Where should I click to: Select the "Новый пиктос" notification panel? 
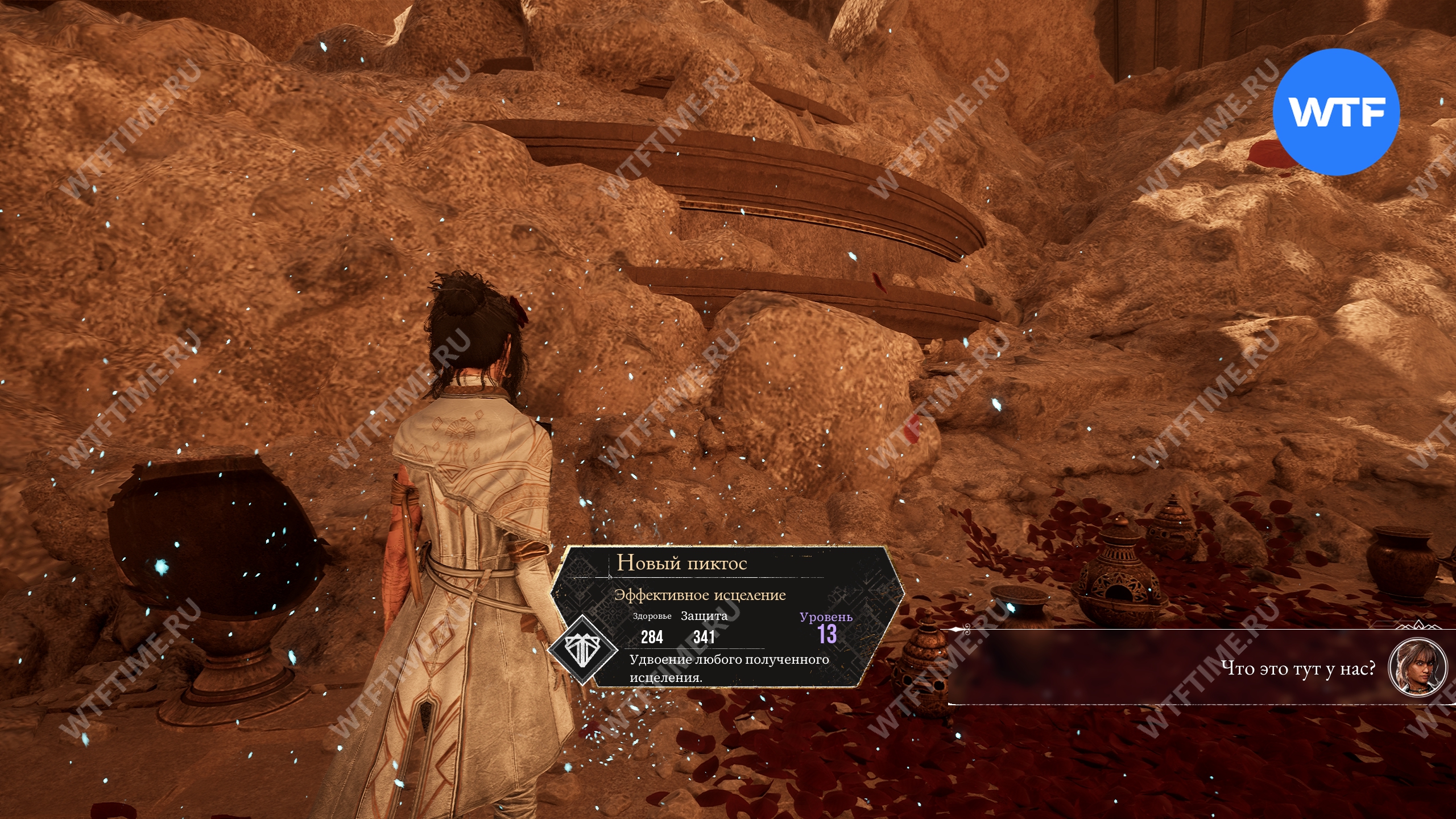click(727, 617)
